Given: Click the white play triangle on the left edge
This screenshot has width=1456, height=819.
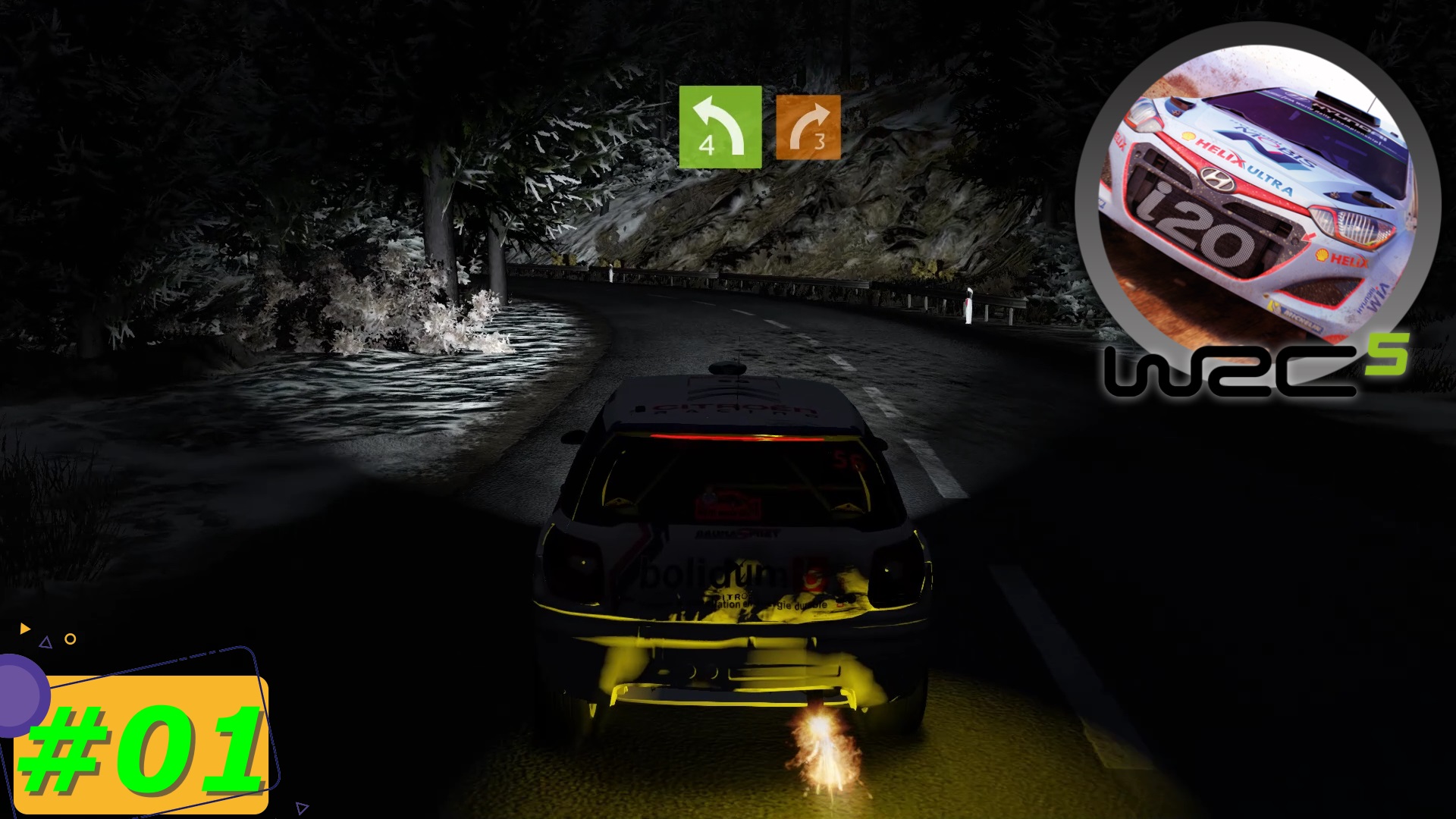Looking at the screenshot, I should click(x=24, y=627).
